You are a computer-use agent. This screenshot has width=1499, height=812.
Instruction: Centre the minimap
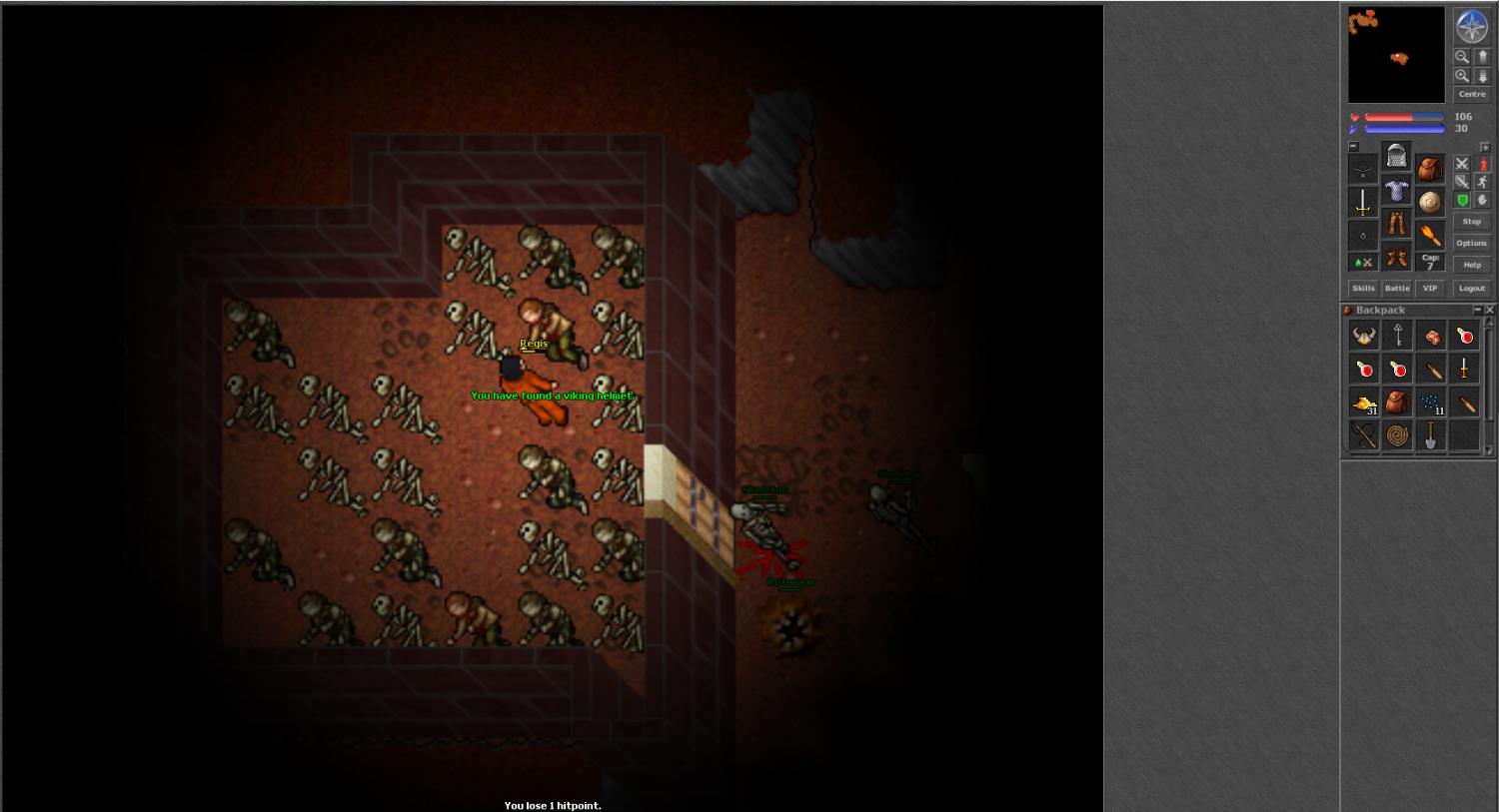click(1471, 94)
